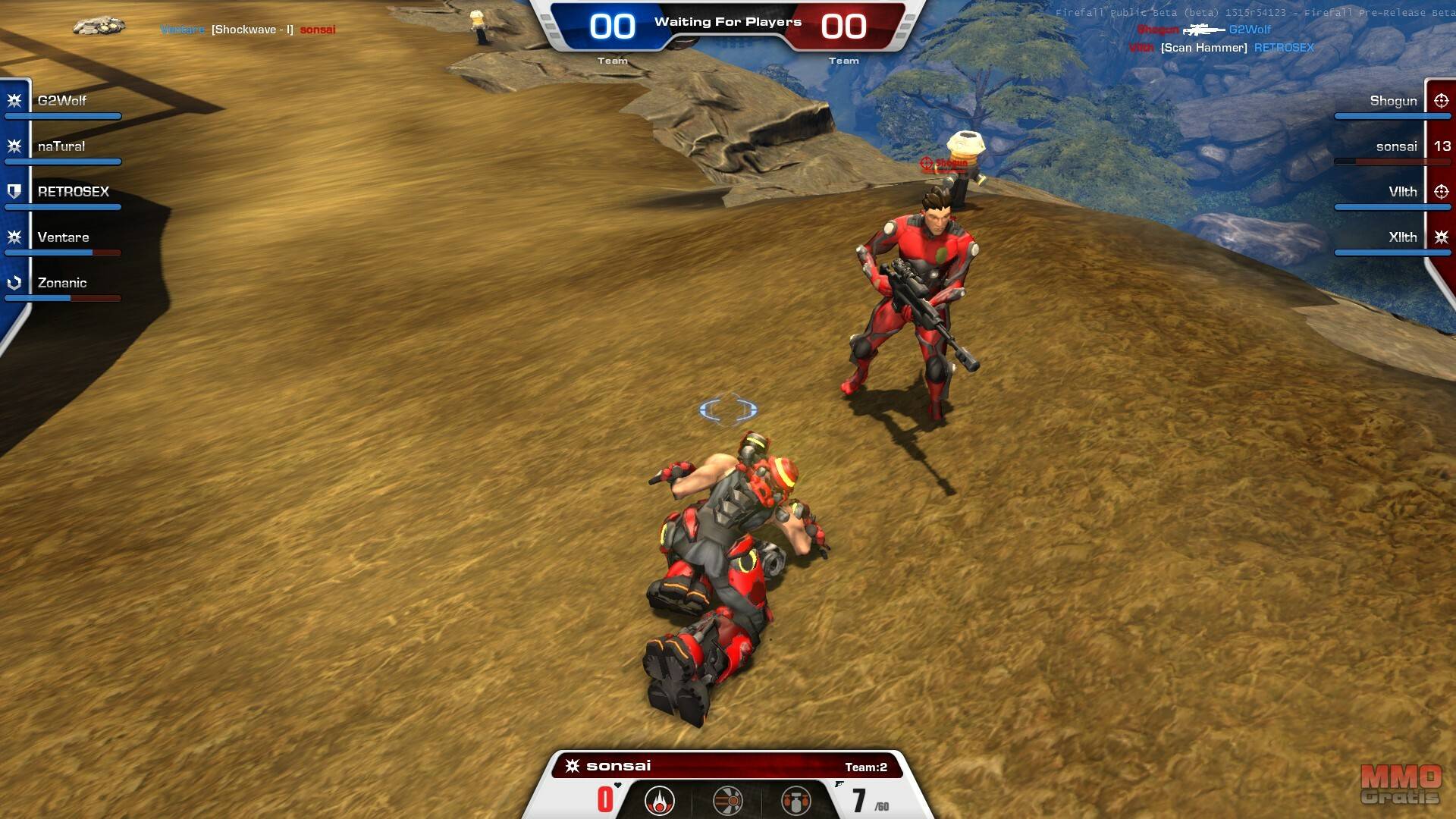1456x819 pixels.
Task: Choose RETROSEX in the team roster
Action: click(73, 192)
